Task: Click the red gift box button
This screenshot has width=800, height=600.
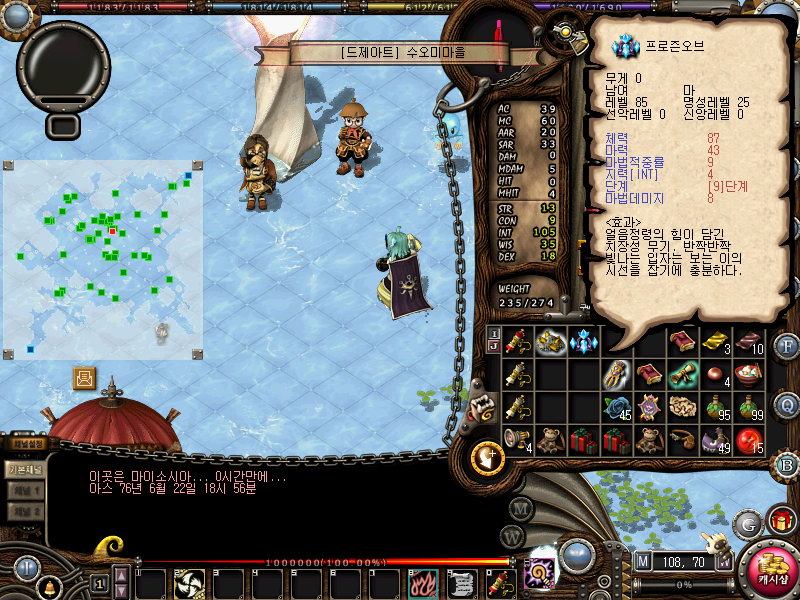Action: coord(781,520)
